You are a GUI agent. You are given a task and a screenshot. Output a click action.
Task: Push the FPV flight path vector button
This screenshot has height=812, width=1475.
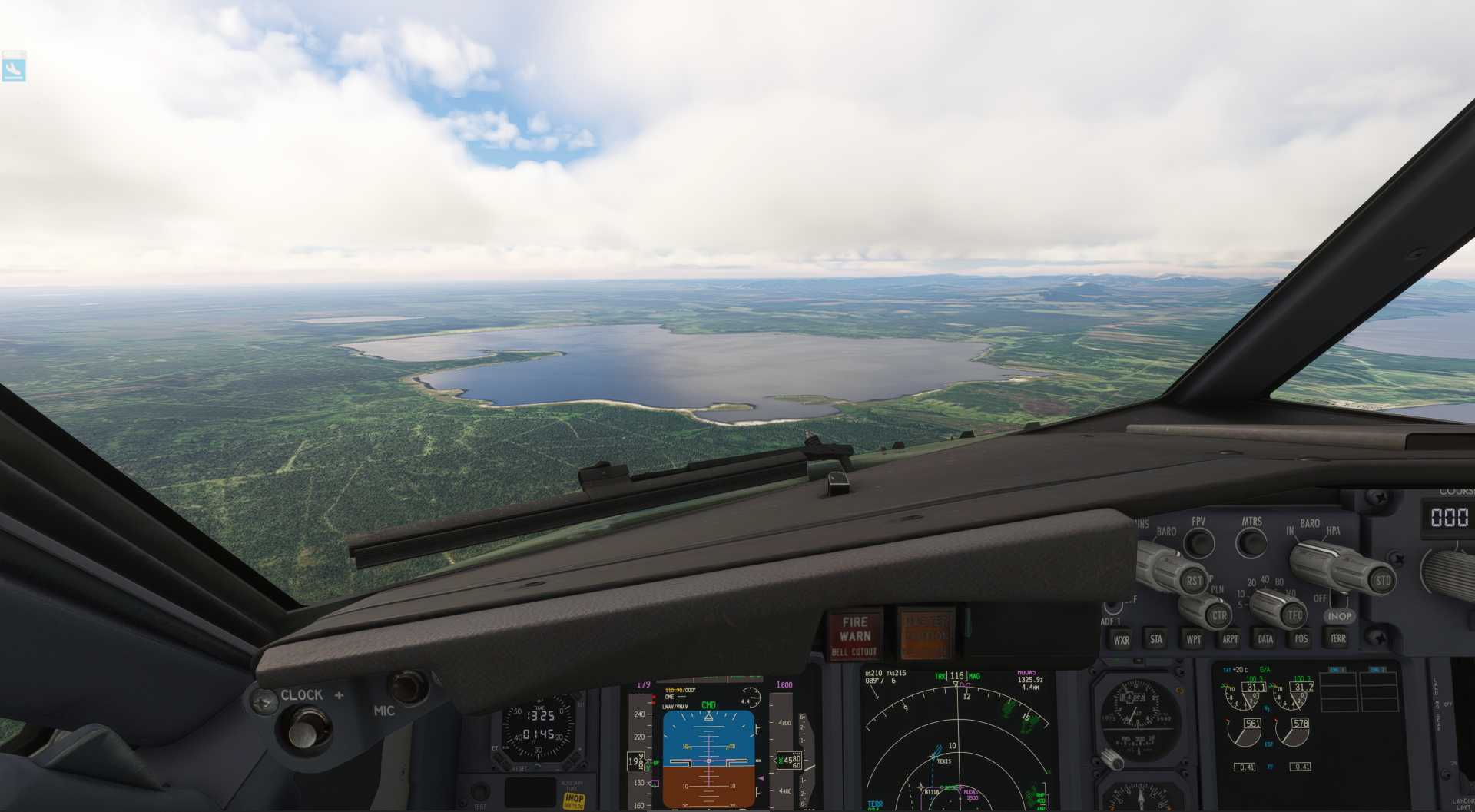pos(1198,542)
